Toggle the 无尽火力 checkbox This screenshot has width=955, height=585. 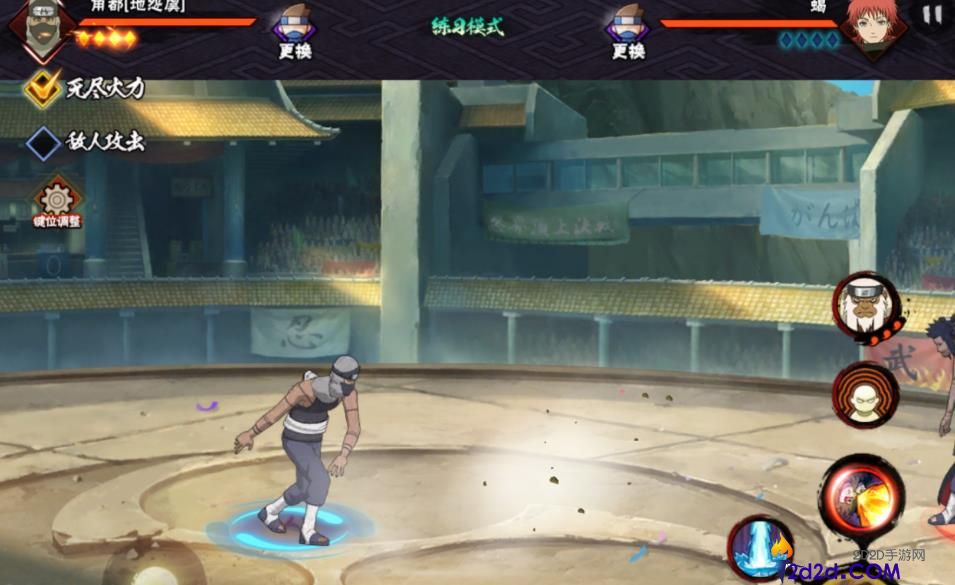pos(44,88)
